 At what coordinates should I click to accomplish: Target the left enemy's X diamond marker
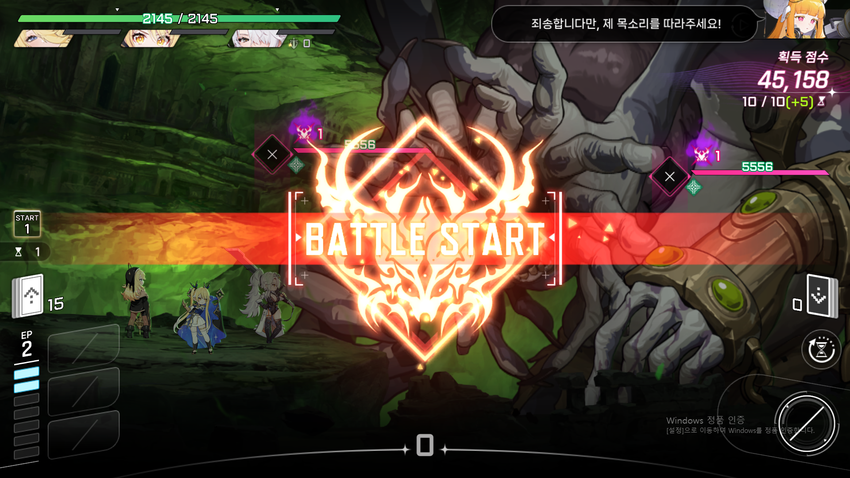point(271,155)
